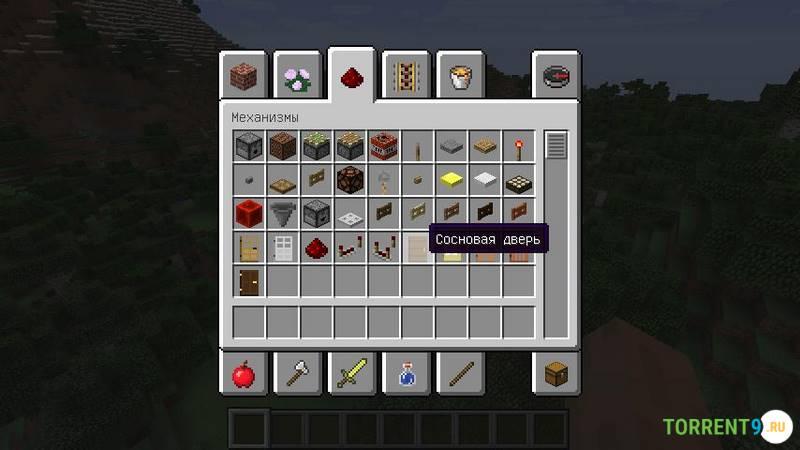Open the Building Blocks brick tab
Viewport: 800px width, 450px height.
click(x=243, y=77)
